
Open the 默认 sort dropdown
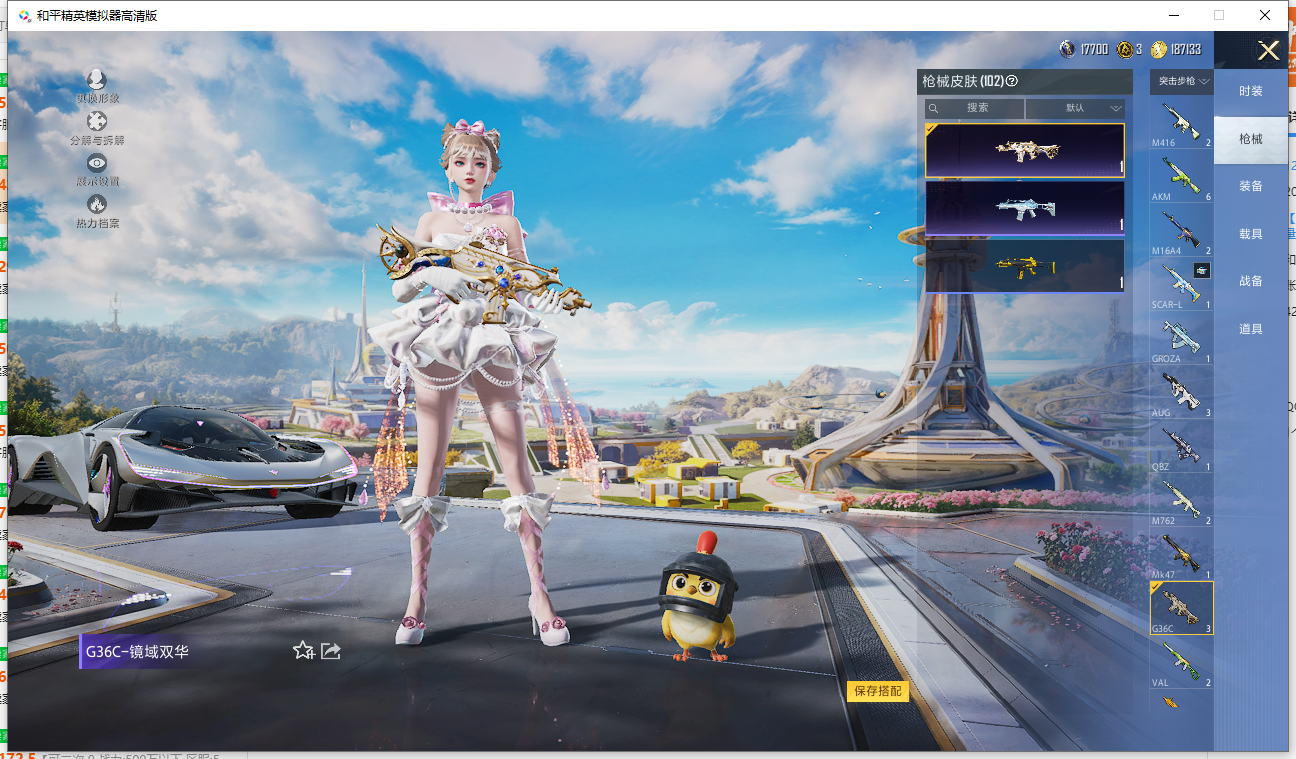point(1075,108)
